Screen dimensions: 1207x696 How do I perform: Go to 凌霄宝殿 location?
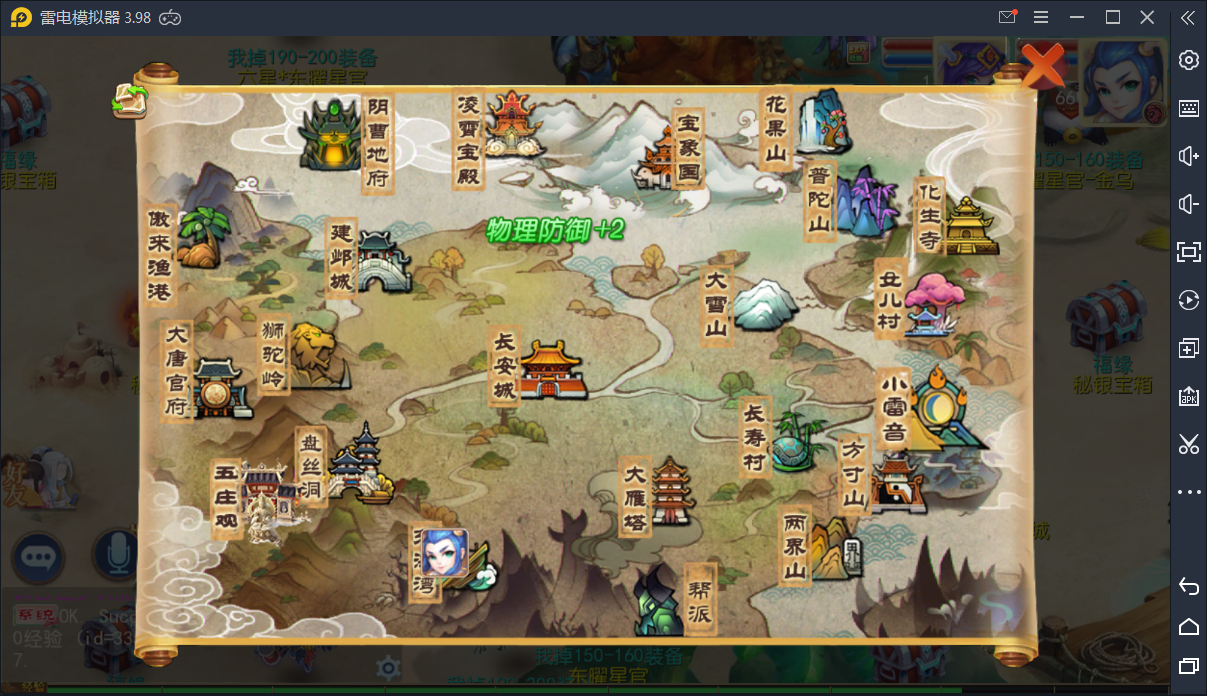(x=511, y=125)
